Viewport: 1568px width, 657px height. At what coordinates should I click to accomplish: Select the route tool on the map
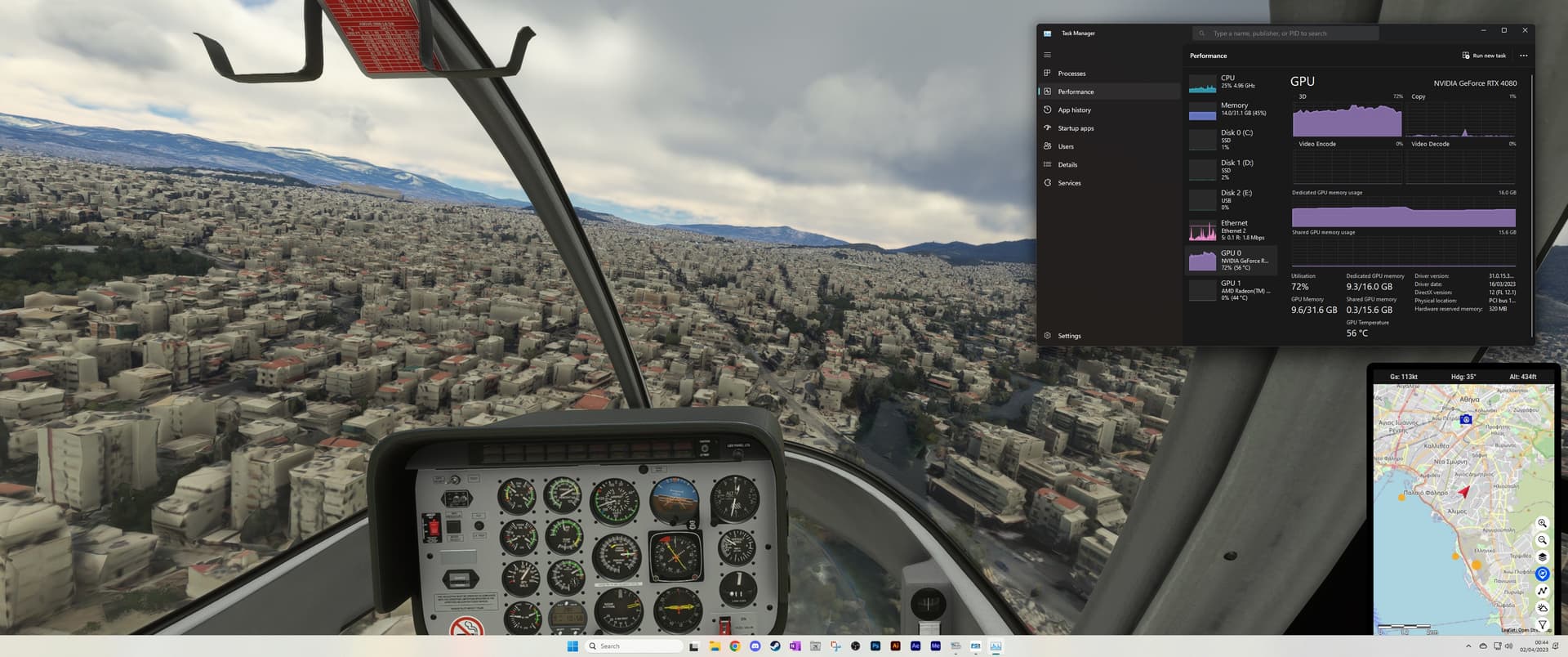pos(1543,590)
